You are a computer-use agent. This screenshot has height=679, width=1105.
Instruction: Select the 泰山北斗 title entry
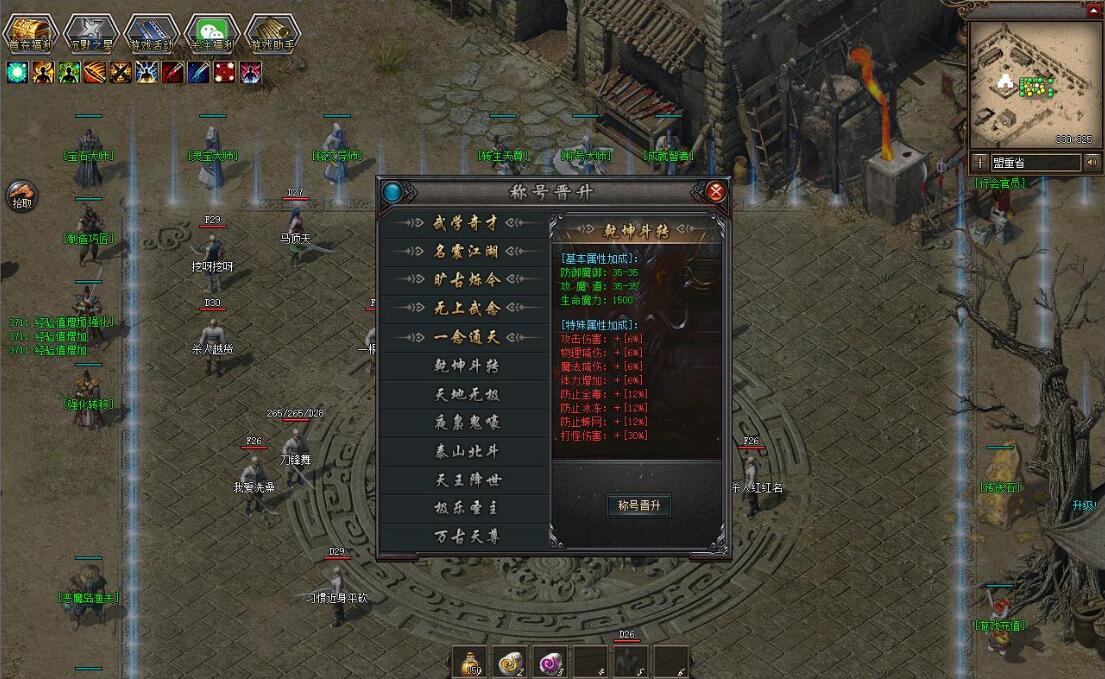pyautogui.click(x=466, y=451)
